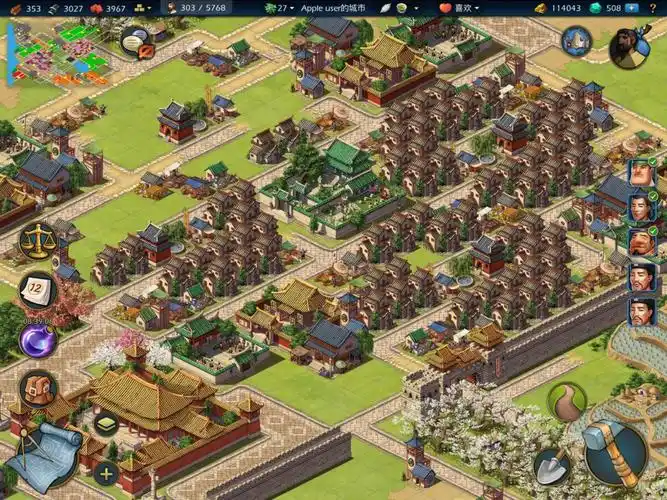This screenshot has height=500, width=667.
Task: Toggle the green layers button
Action: click(106, 424)
